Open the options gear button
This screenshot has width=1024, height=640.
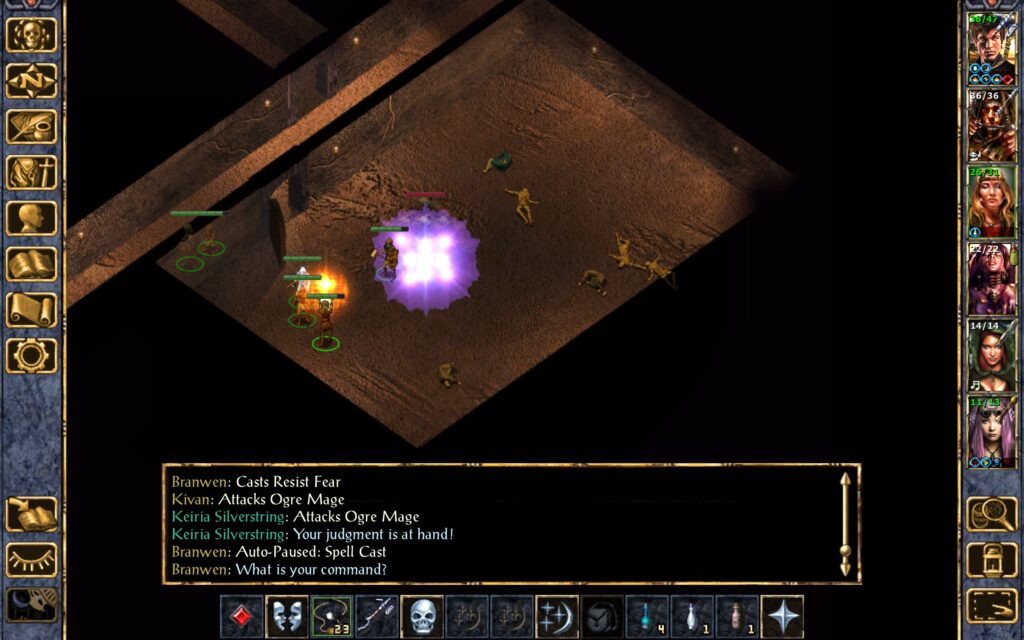point(31,356)
